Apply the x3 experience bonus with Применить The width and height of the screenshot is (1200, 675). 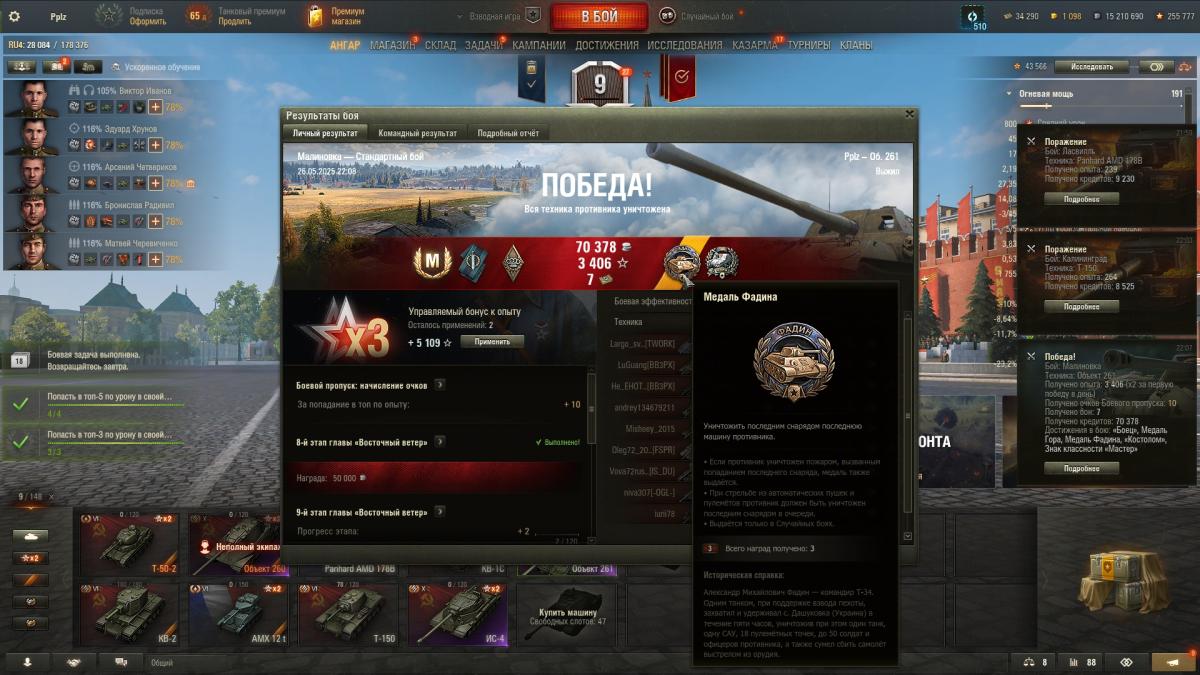(491, 341)
